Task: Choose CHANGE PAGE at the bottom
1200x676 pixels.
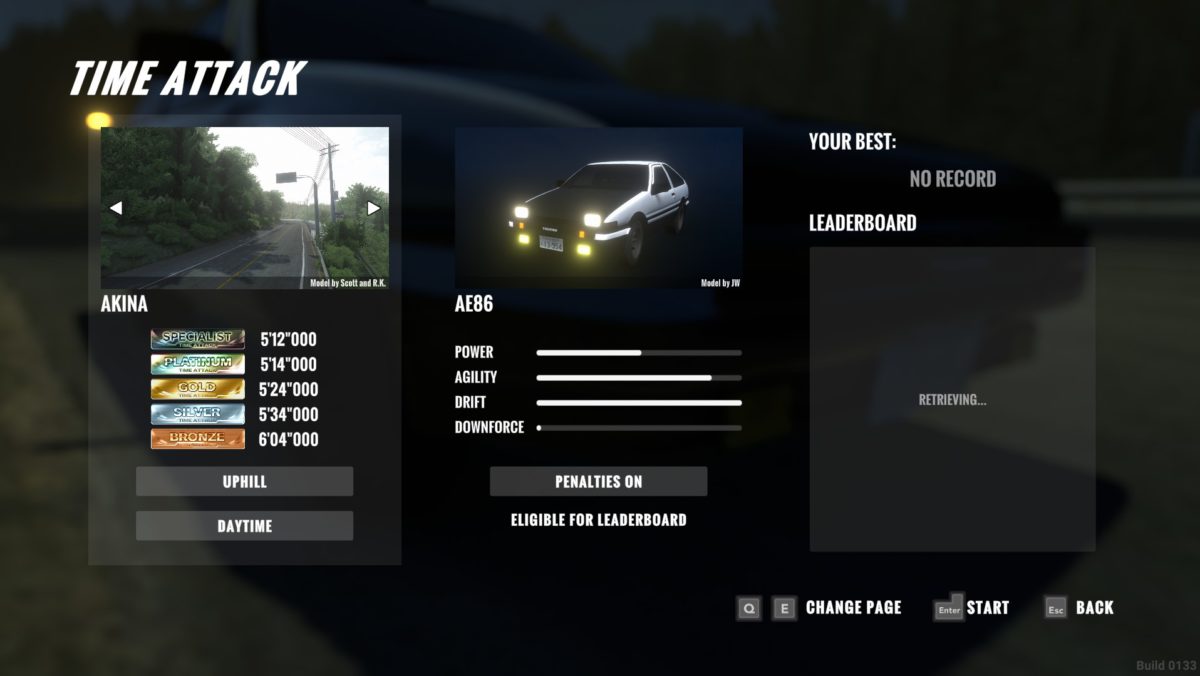Action: click(852, 608)
